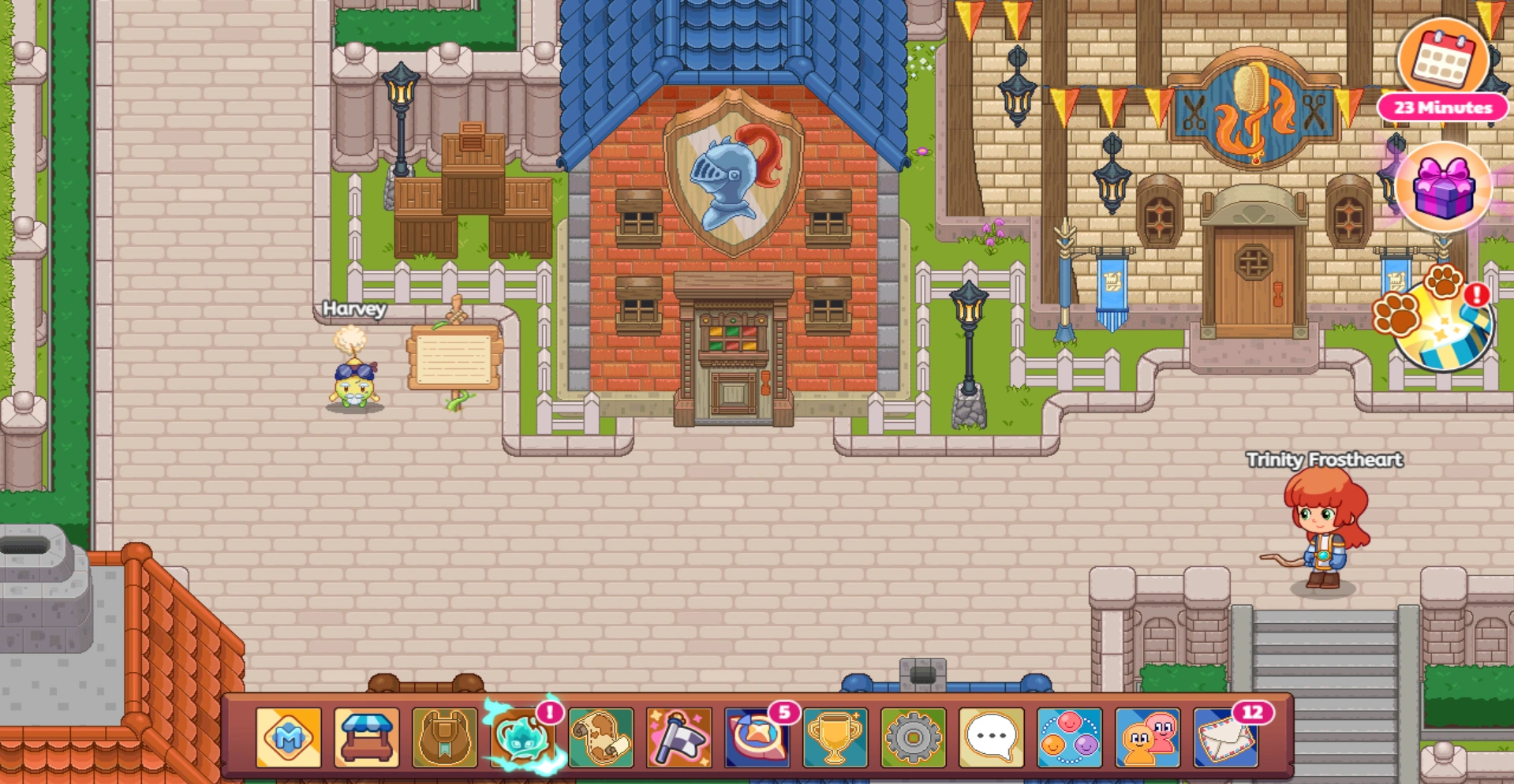The image size is (1514, 784).
Task: Open the backpack inventory
Action: [445, 737]
